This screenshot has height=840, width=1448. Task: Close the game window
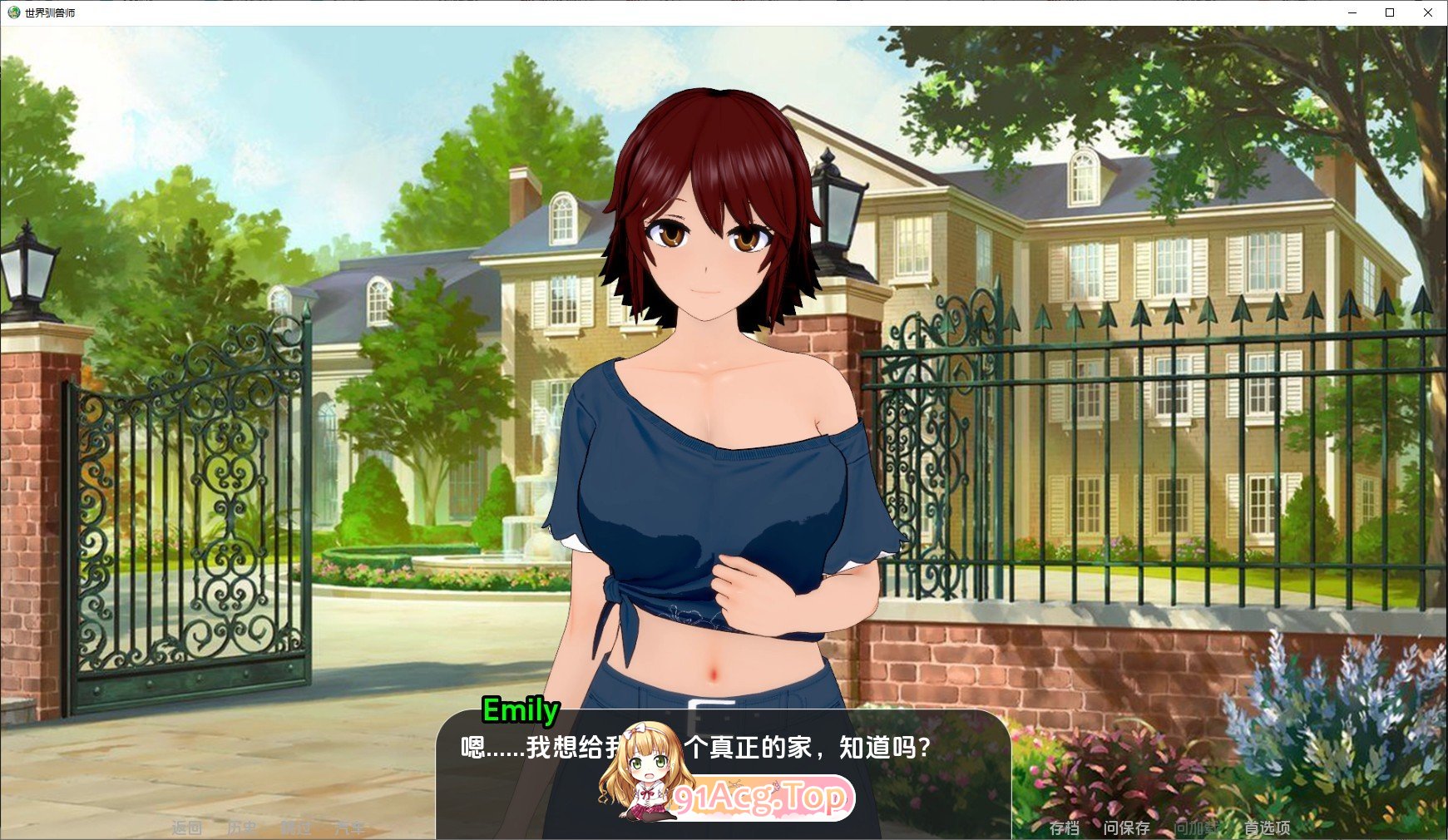point(1430,12)
